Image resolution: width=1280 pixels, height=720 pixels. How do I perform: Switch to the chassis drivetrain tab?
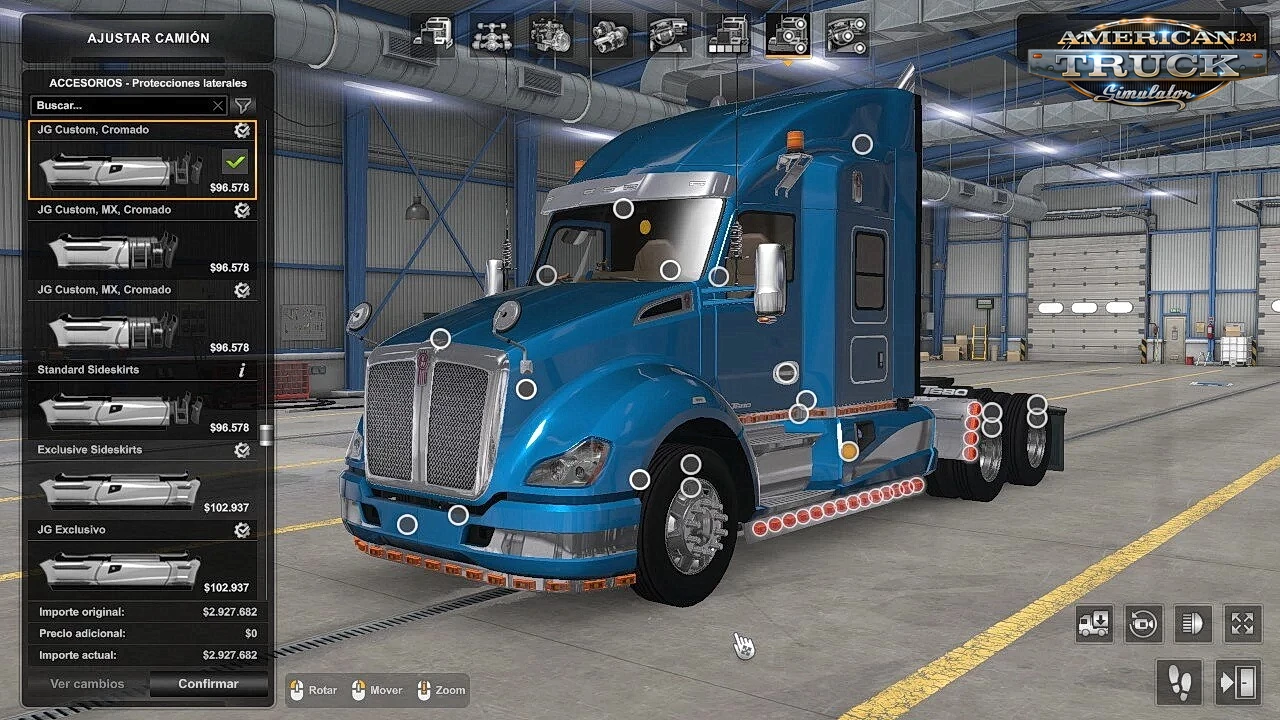(491, 37)
